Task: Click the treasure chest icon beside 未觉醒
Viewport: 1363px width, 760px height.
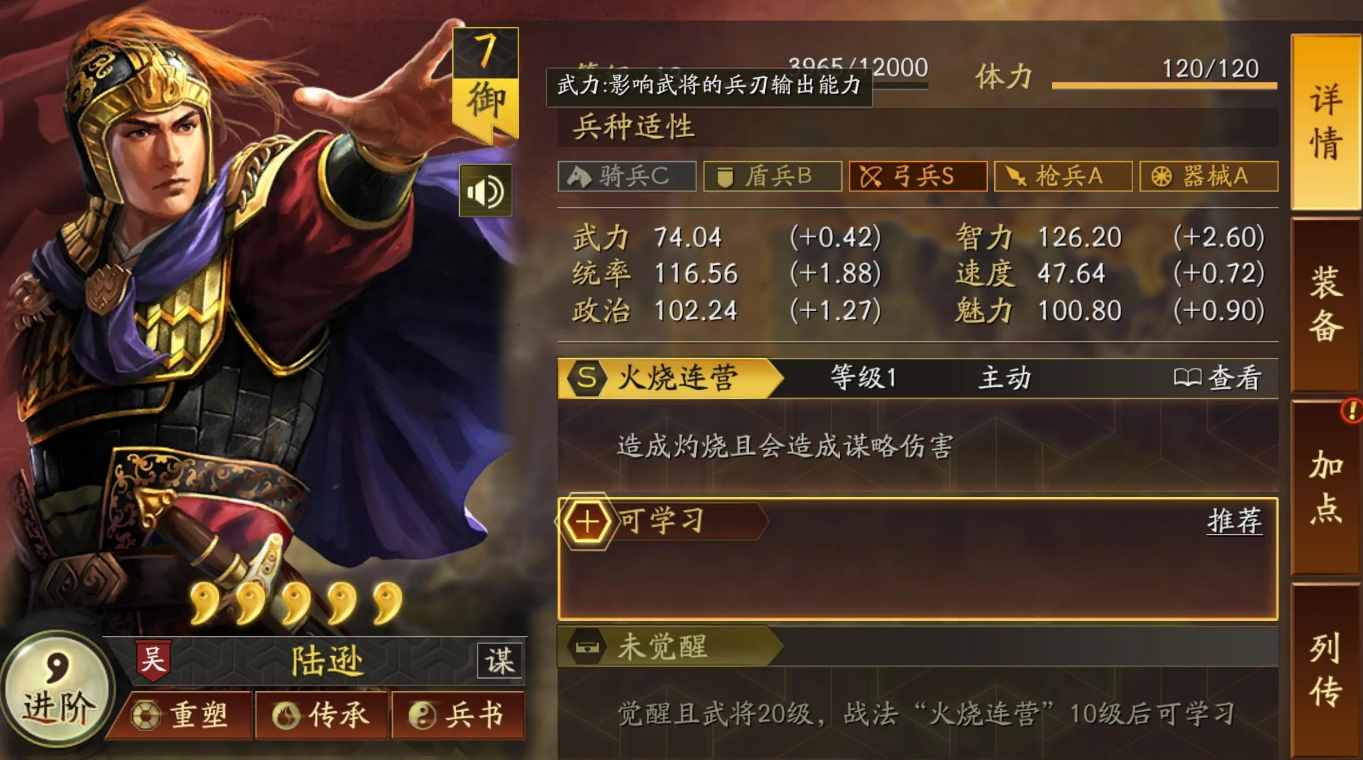Action: (588, 646)
